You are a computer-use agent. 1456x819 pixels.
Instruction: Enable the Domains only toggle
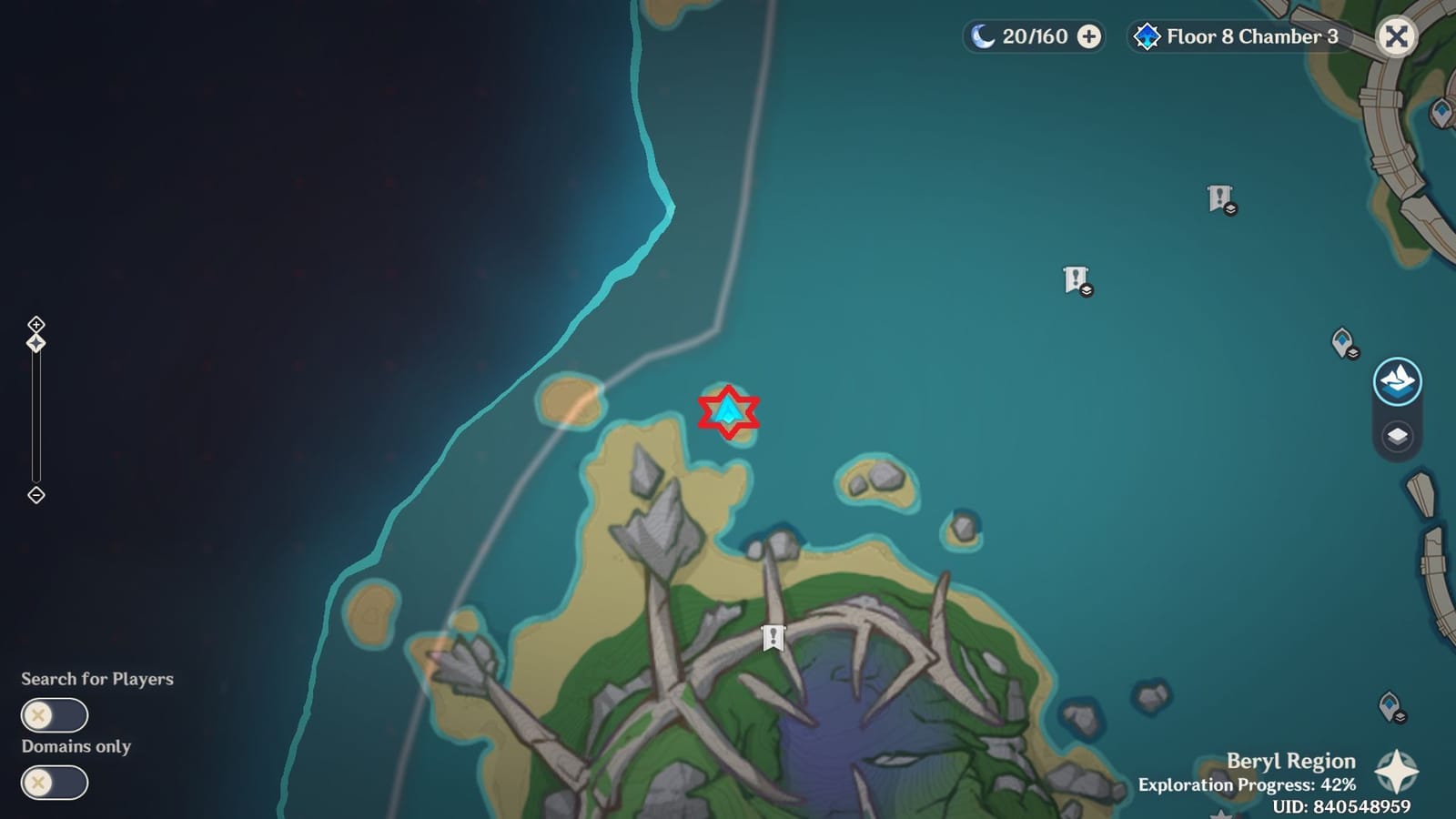[55, 784]
